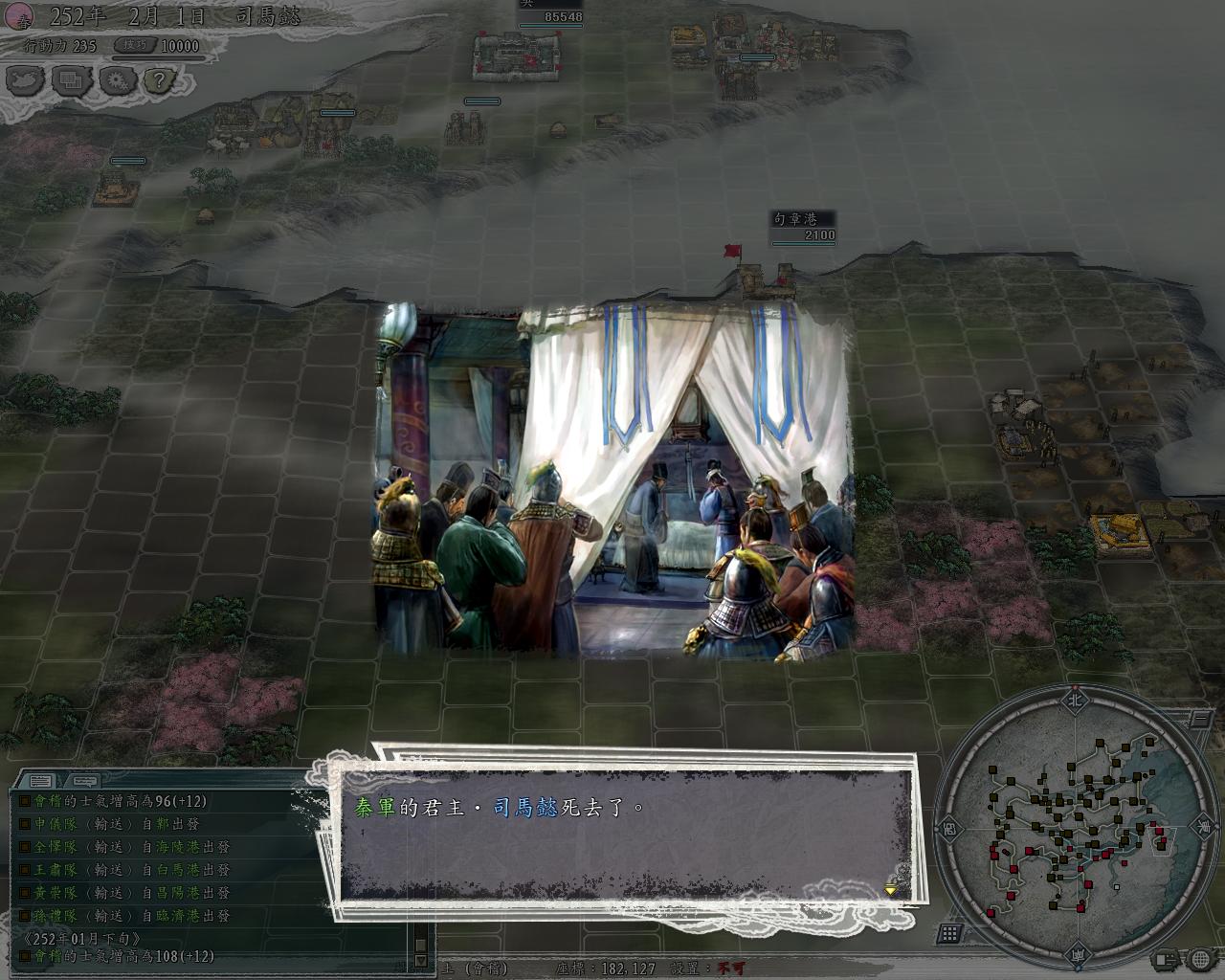Image resolution: width=1225 pixels, height=980 pixels.
Task: Open the gear settings button
Action: click(x=118, y=79)
